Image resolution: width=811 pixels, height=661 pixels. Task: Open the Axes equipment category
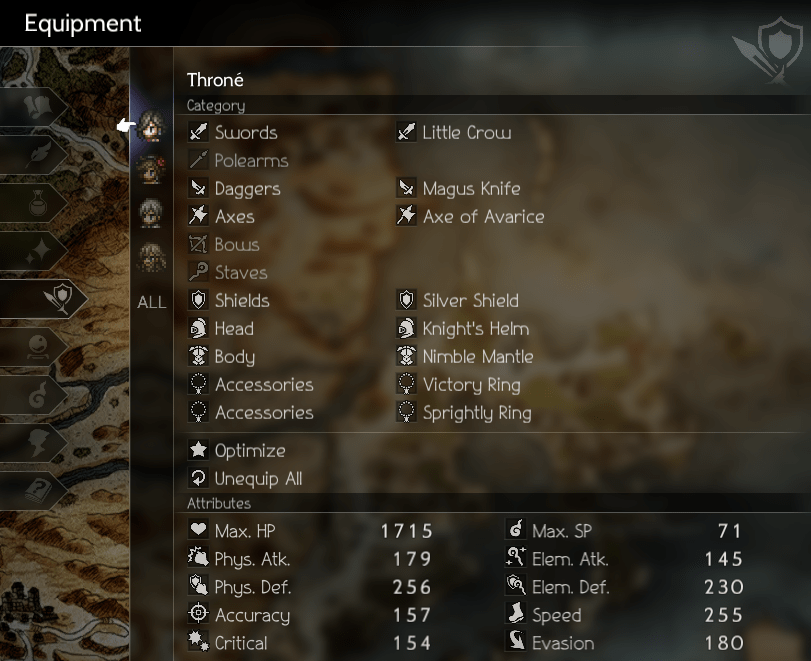pyautogui.click(x=234, y=217)
